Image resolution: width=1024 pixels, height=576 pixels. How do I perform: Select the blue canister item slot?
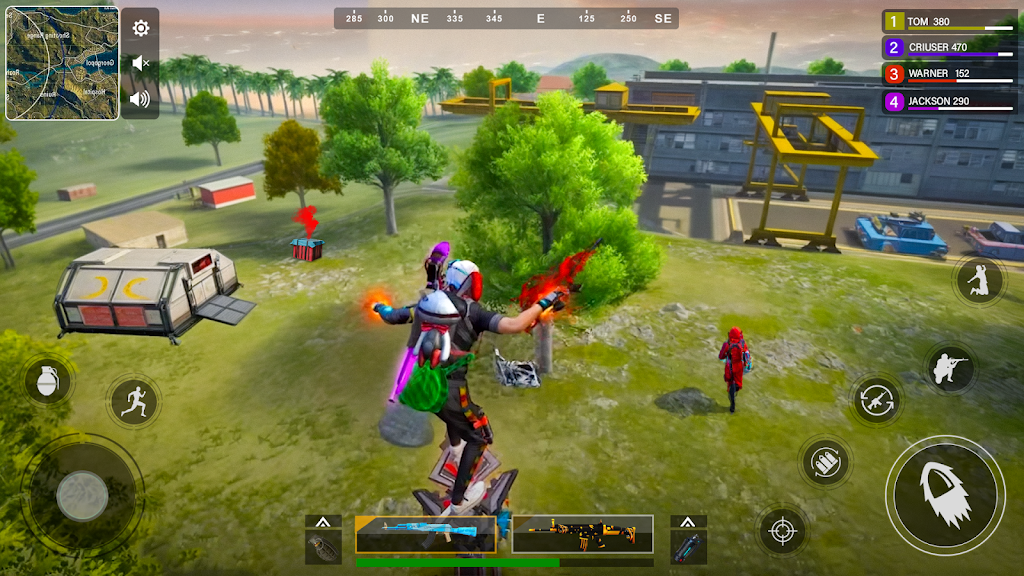688,547
